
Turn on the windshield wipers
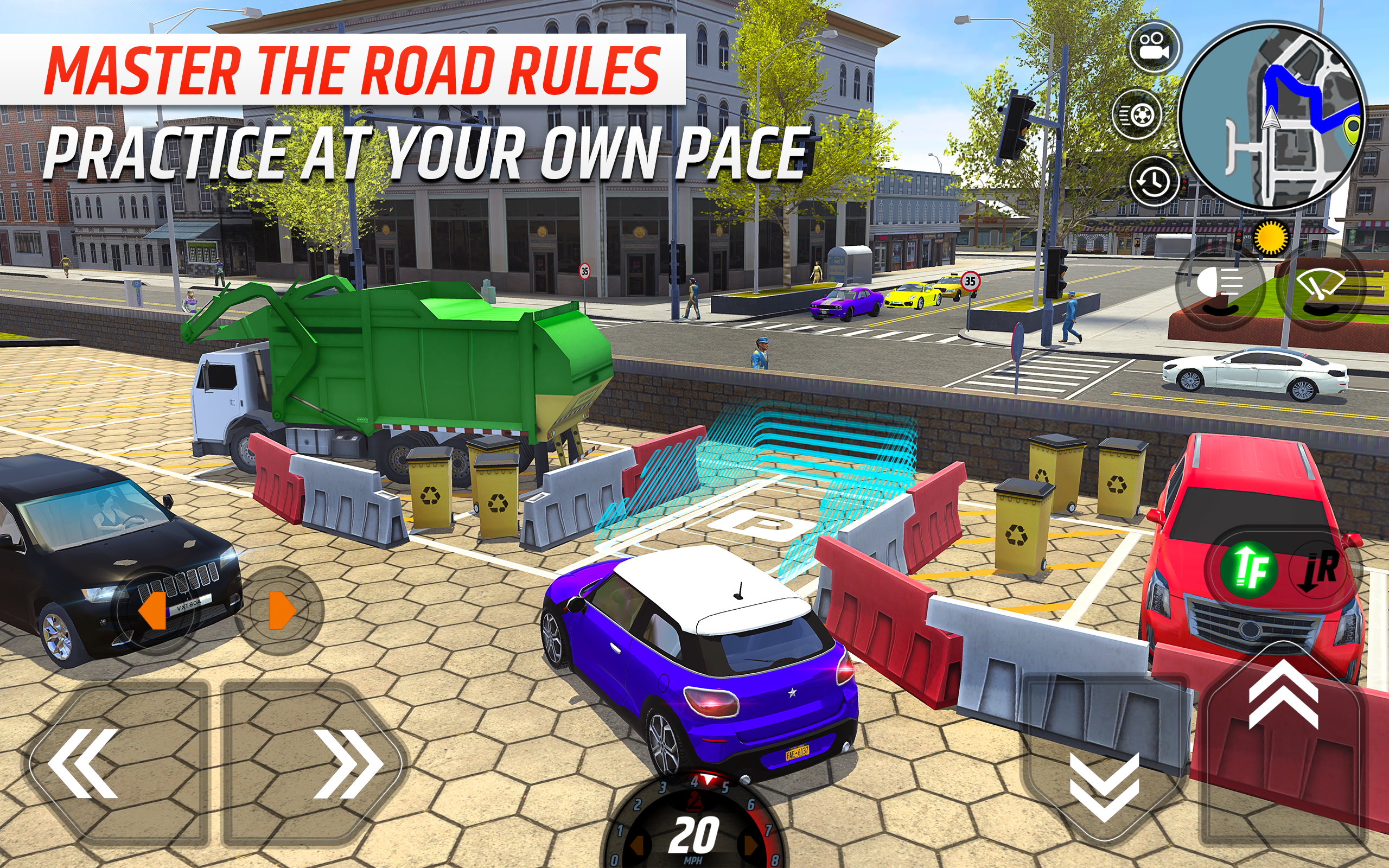pos(1320,286)
